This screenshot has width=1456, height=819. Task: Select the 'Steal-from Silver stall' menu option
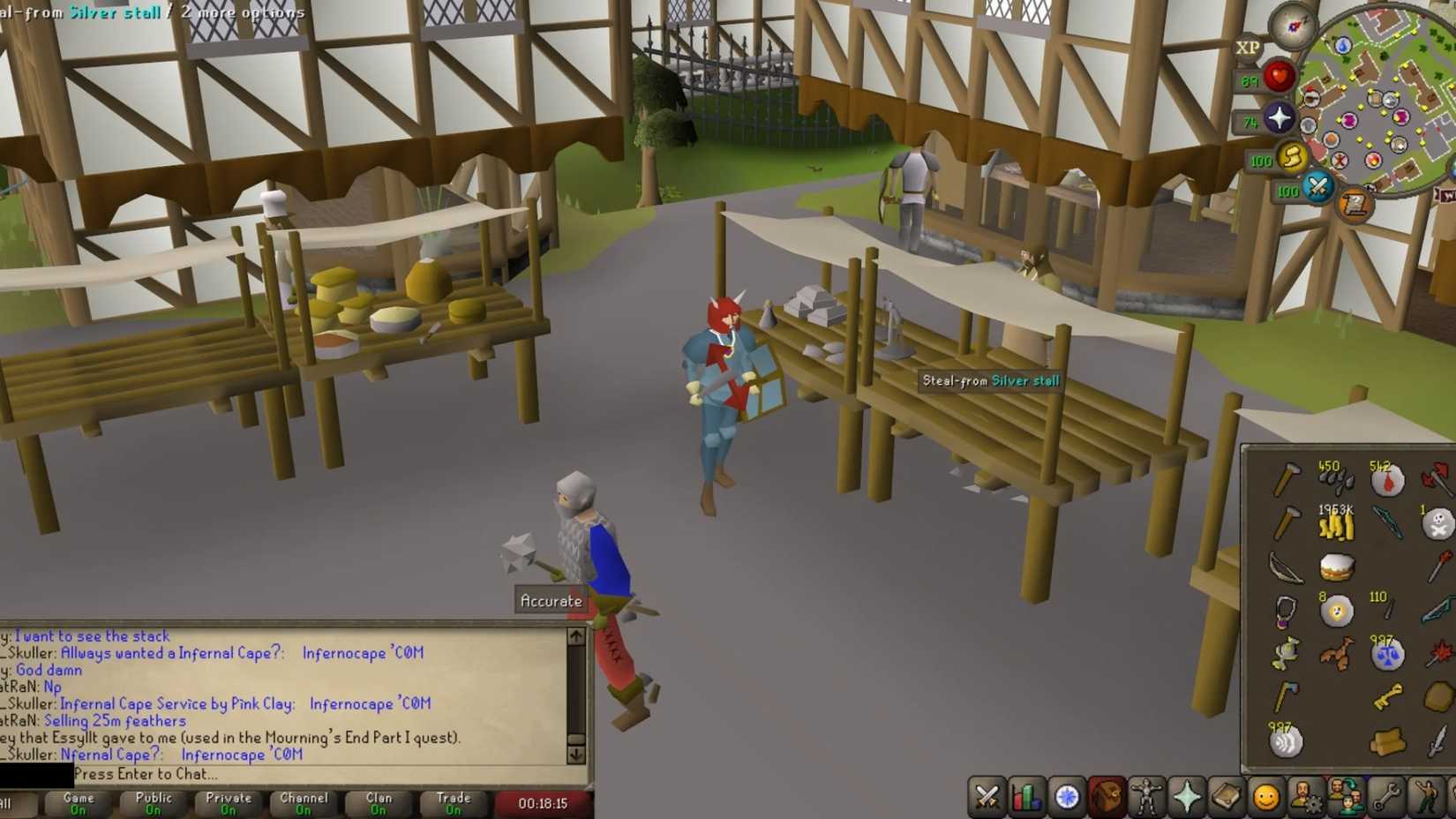click(987, 381)
